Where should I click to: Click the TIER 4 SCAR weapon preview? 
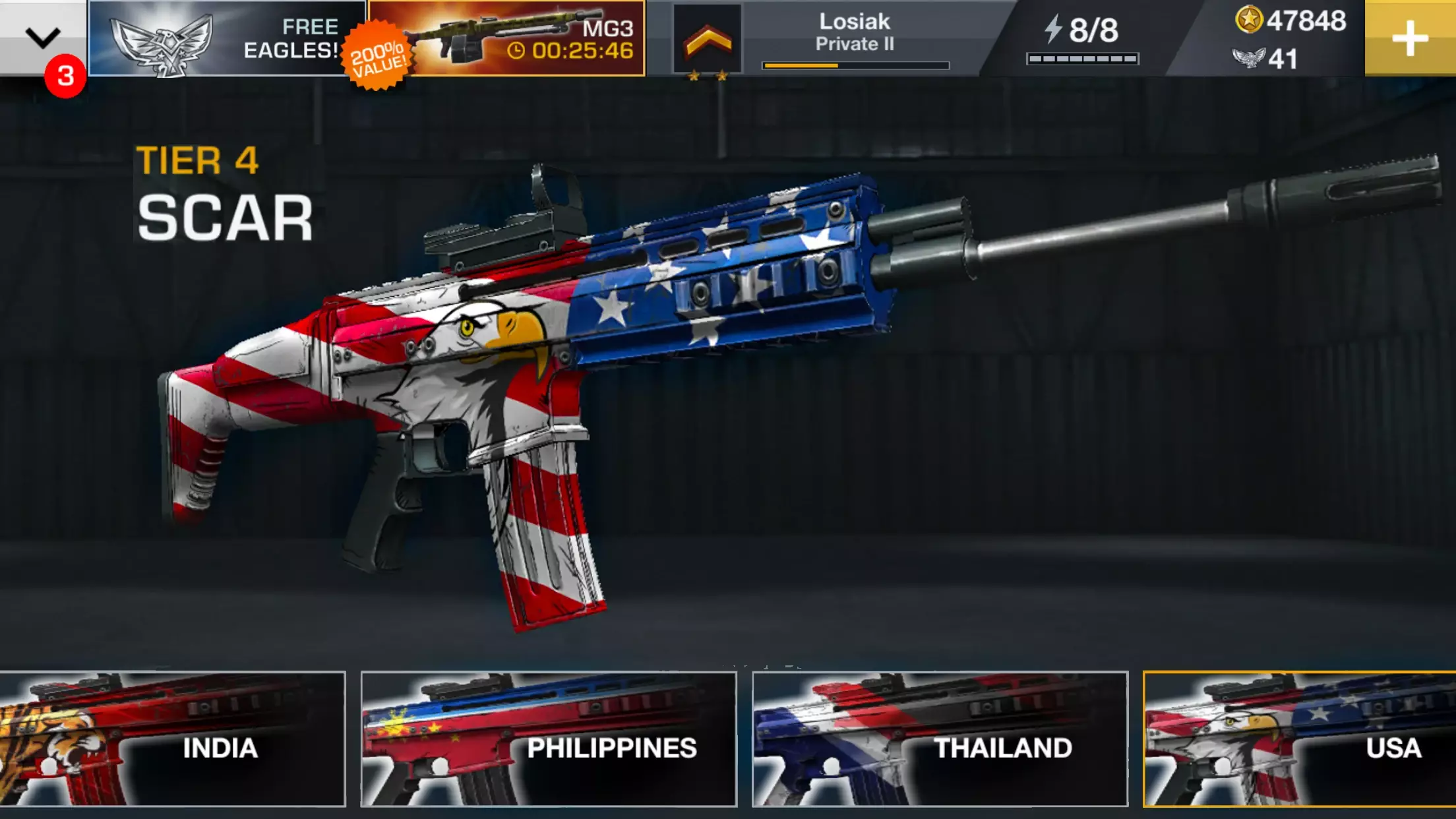pos(725,369)
